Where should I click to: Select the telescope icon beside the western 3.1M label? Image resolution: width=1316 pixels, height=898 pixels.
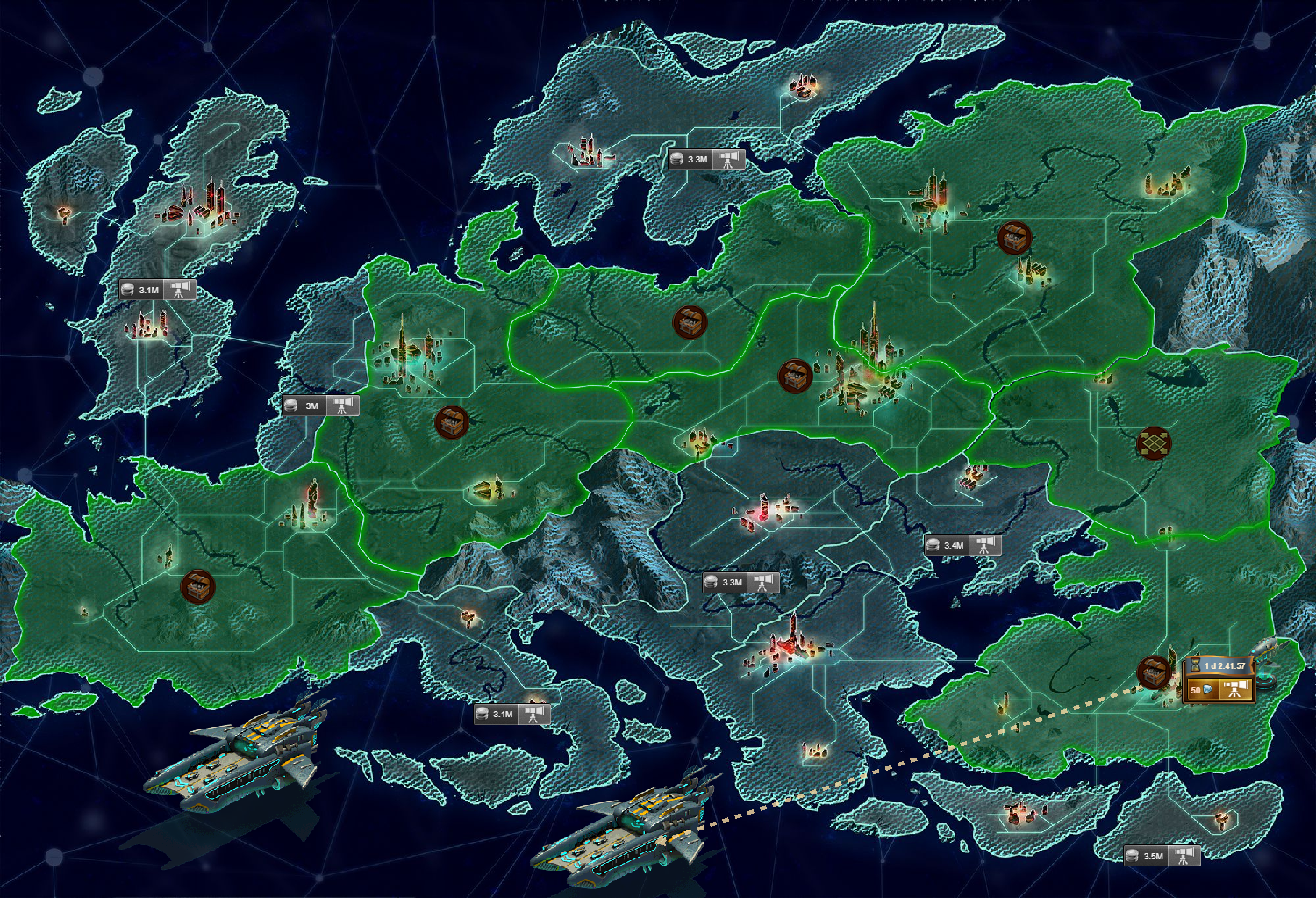tap(182, 290)
